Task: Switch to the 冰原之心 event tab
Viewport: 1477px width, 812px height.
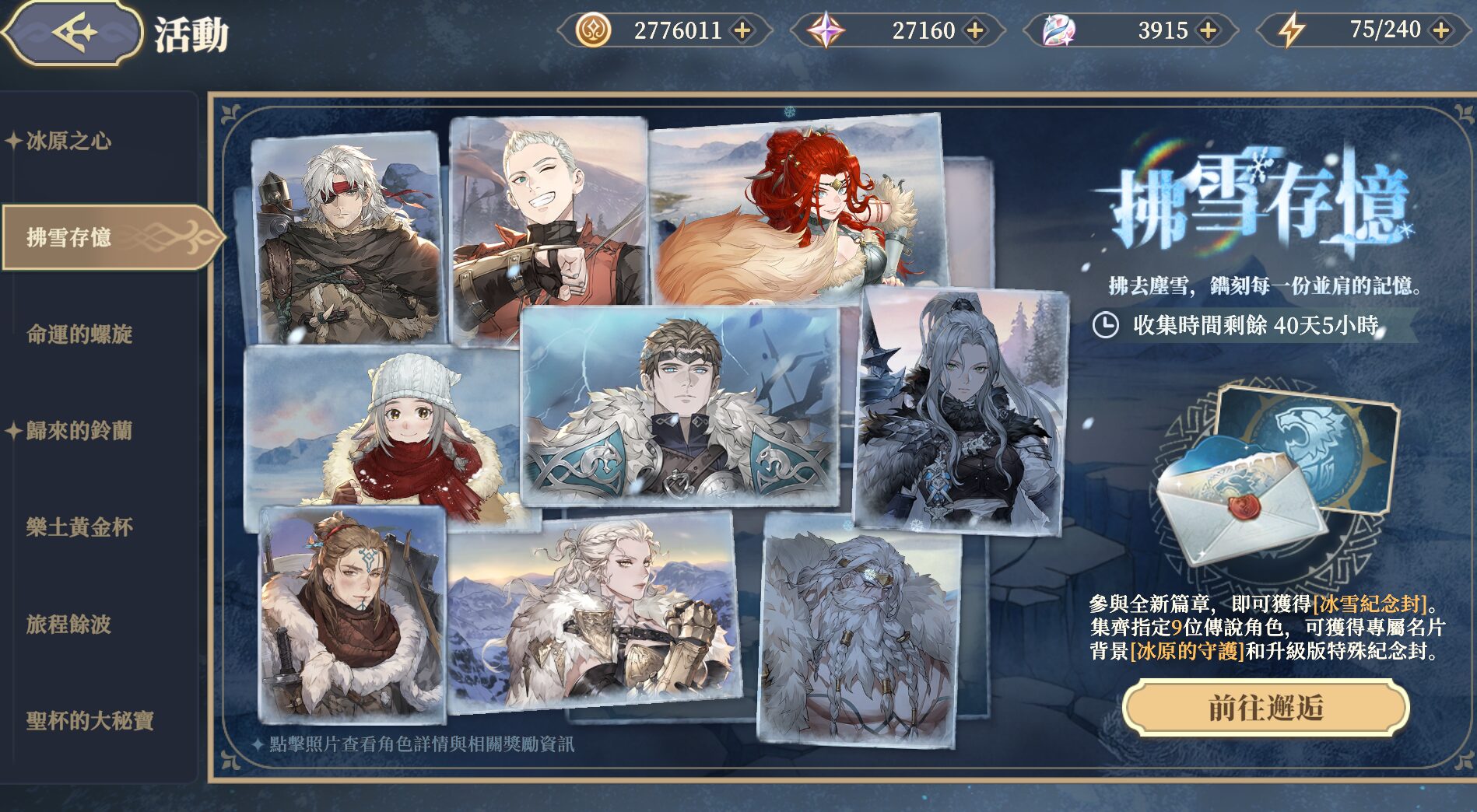Action: pos(68,142)
